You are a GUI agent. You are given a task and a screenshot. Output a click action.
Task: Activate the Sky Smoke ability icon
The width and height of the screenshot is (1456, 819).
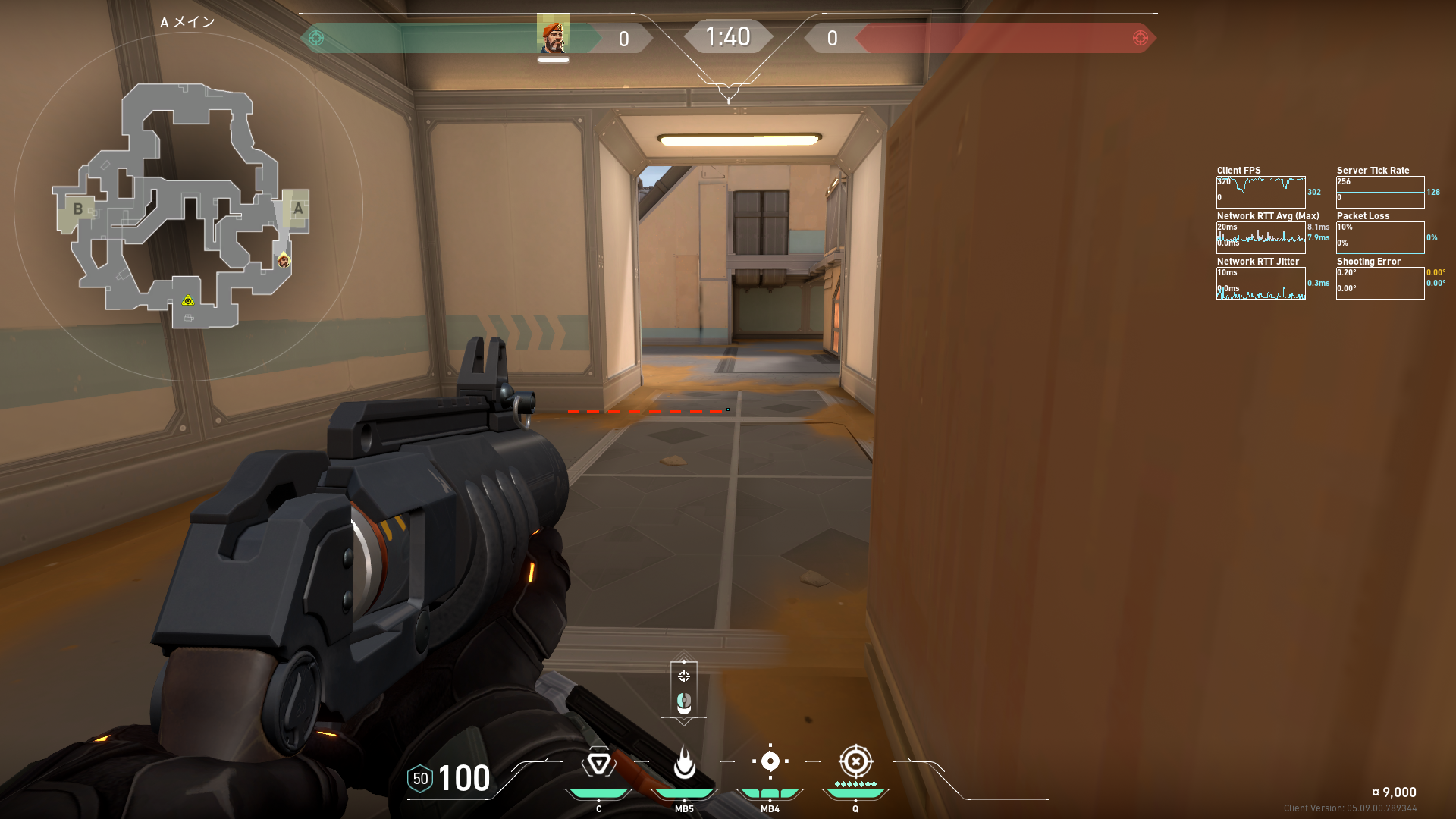pos(770,761)
